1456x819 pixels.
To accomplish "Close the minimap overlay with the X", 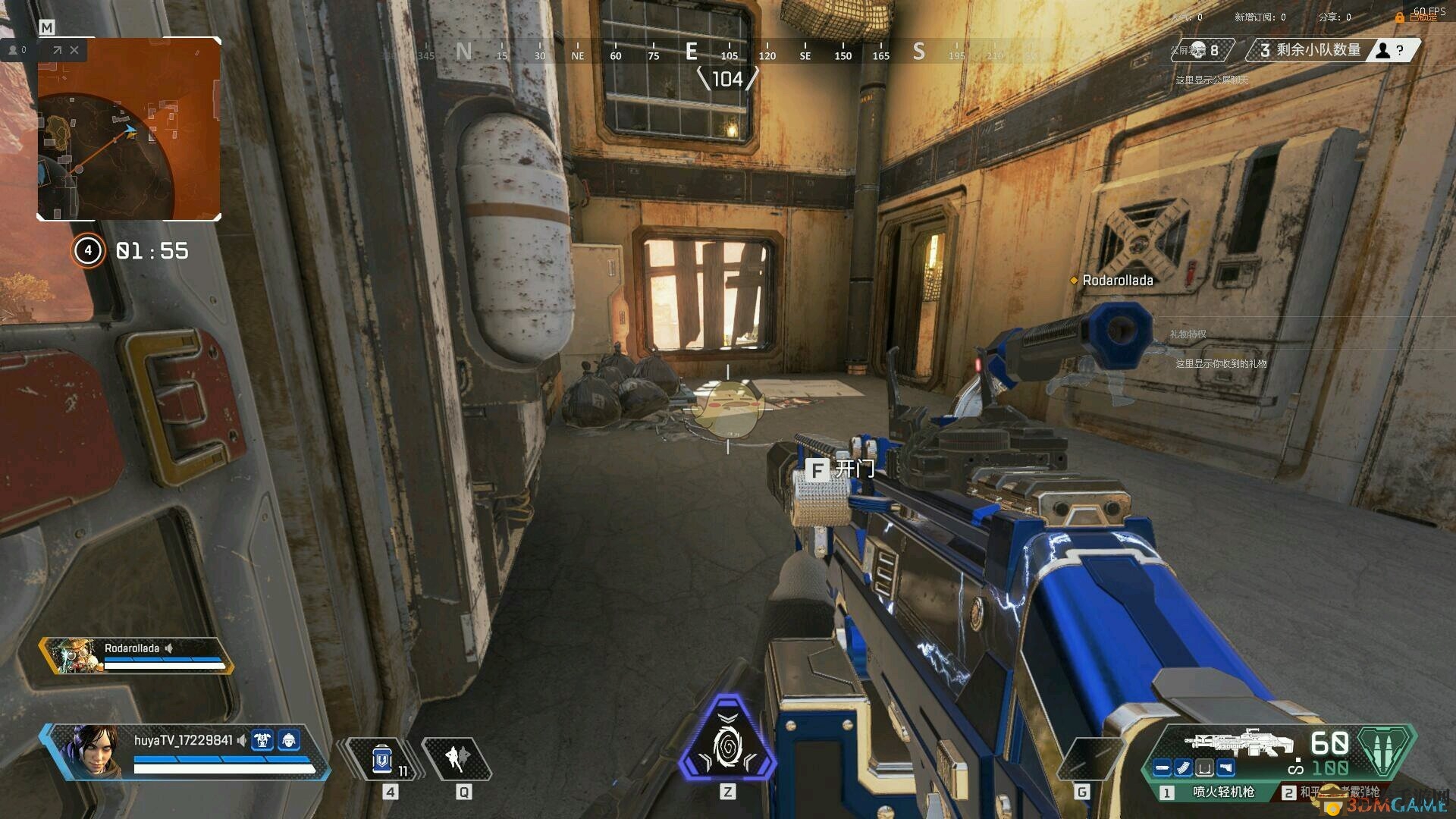I will (x=74, y=50).
